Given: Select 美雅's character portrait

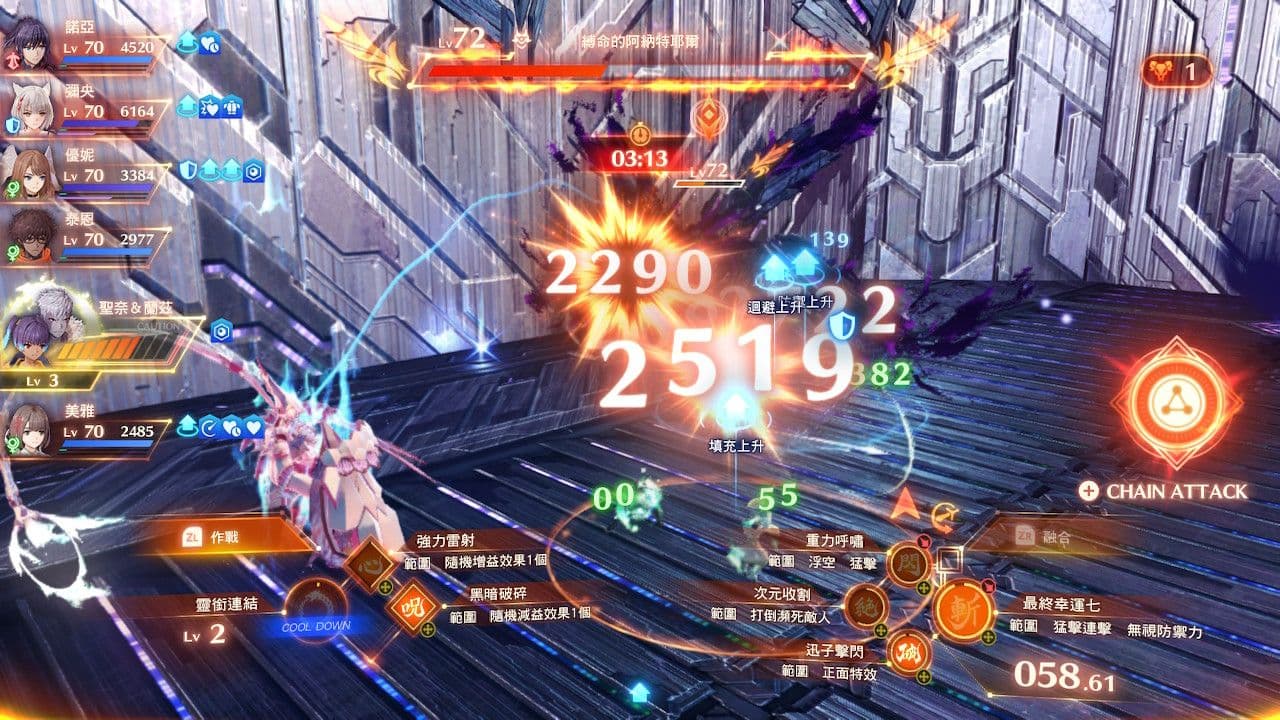Looking at the screenshot, I should [x=30, y=428].
